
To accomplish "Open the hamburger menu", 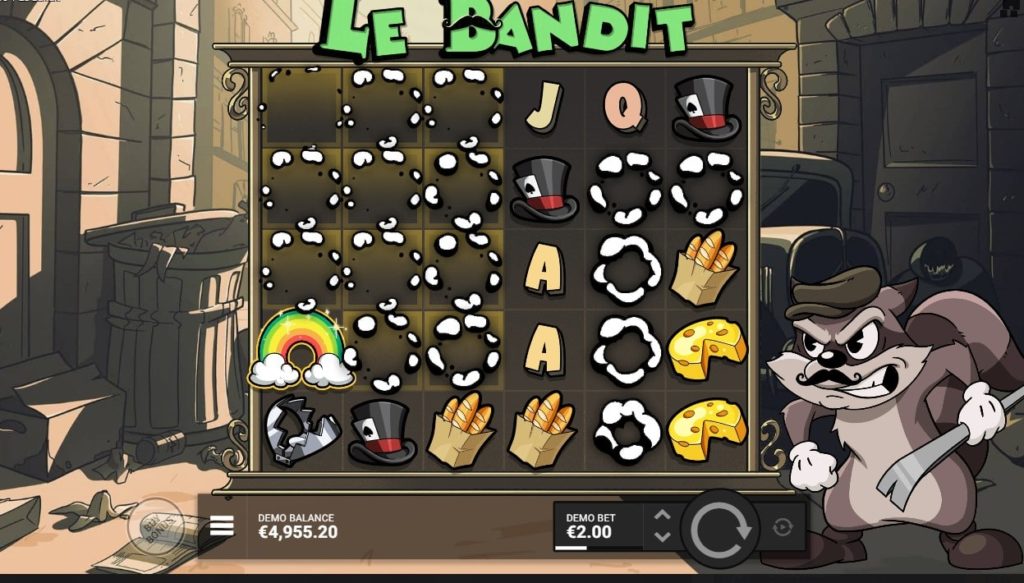I will (222, 525).
